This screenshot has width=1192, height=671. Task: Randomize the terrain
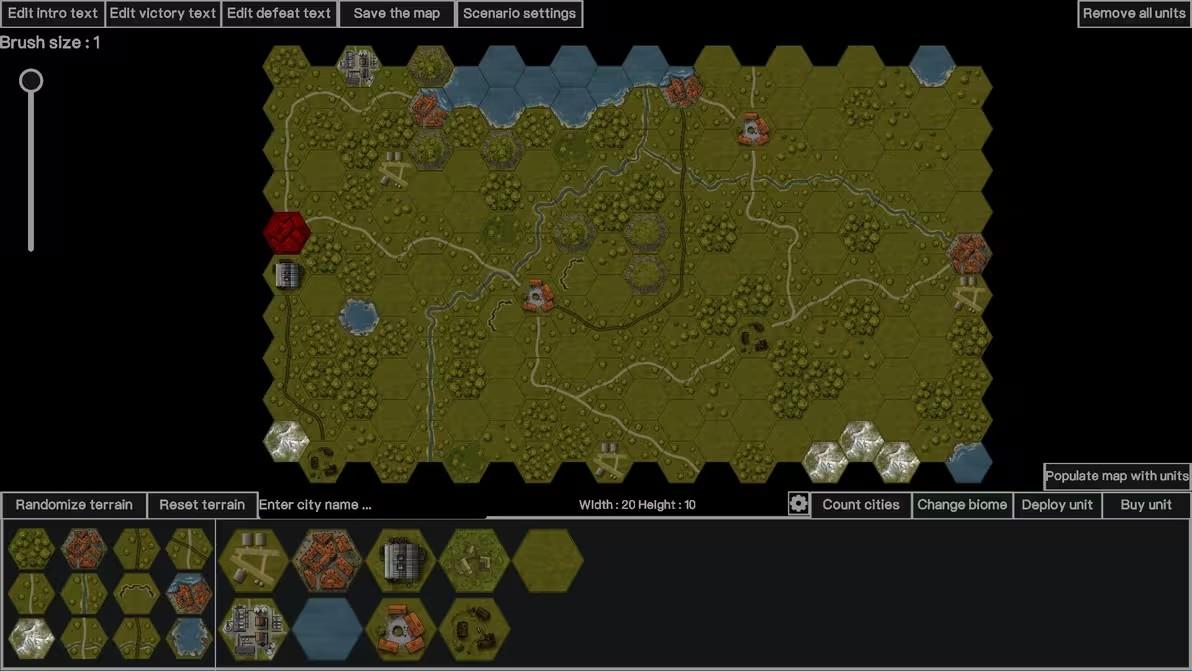74,505
